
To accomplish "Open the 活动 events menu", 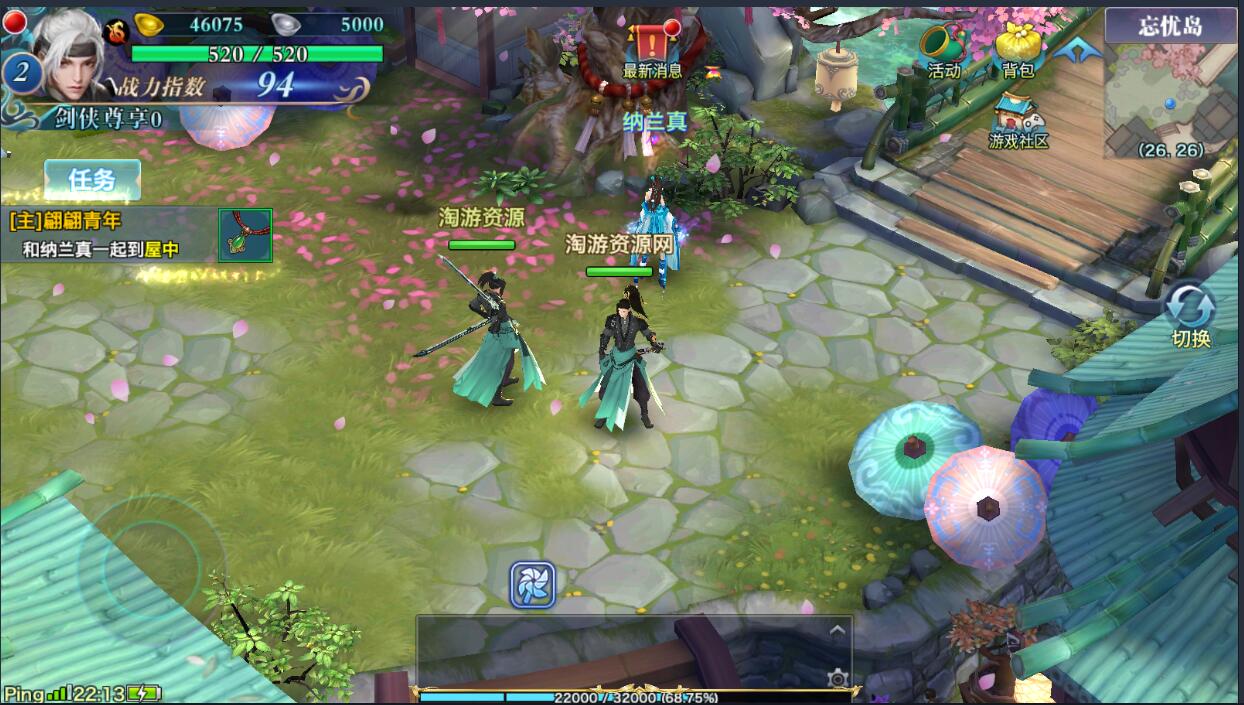I will [943, 50].
